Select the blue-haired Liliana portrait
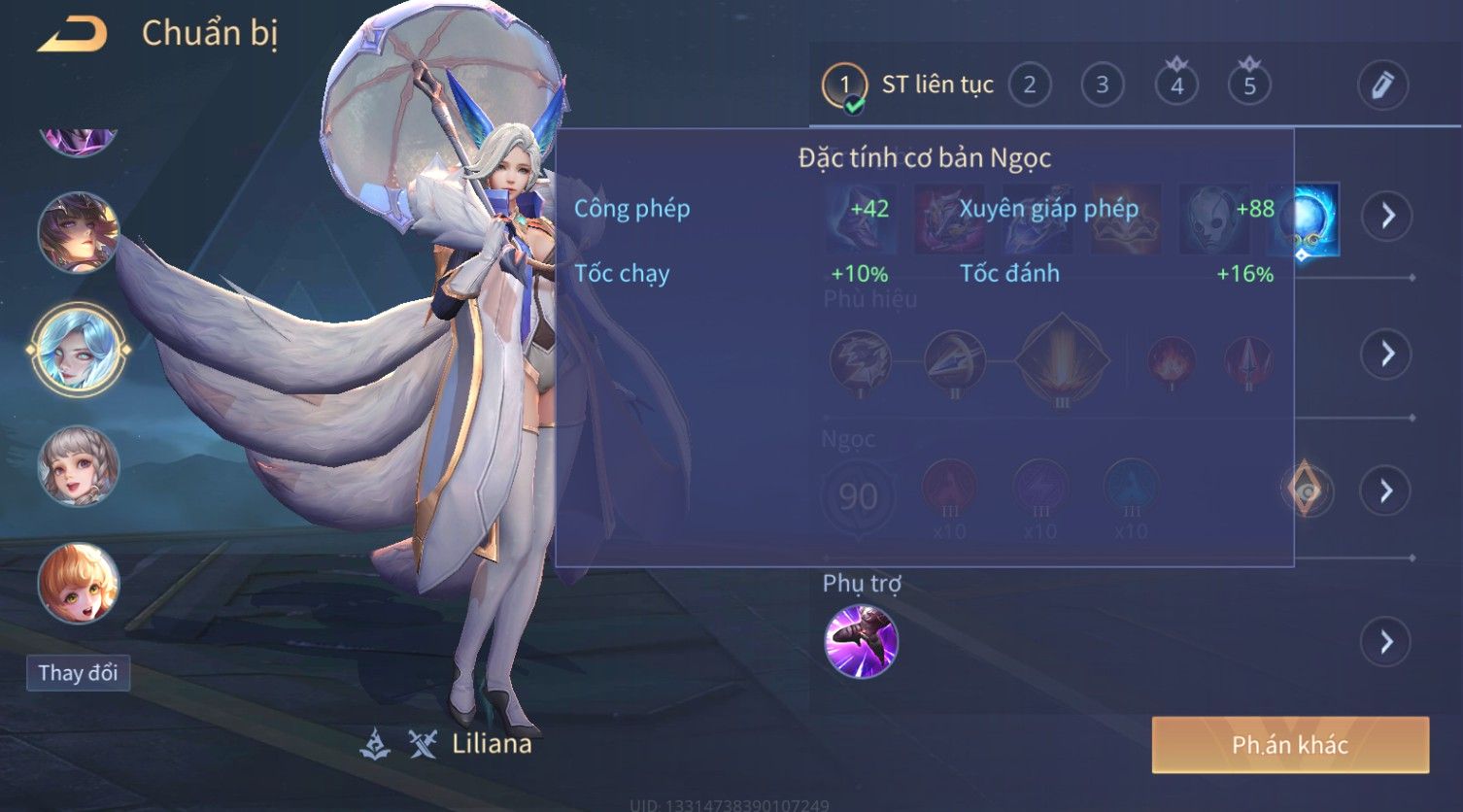The width and height of the screenshot is (1463, 812). pyautogui.click(x=78, y=349)
